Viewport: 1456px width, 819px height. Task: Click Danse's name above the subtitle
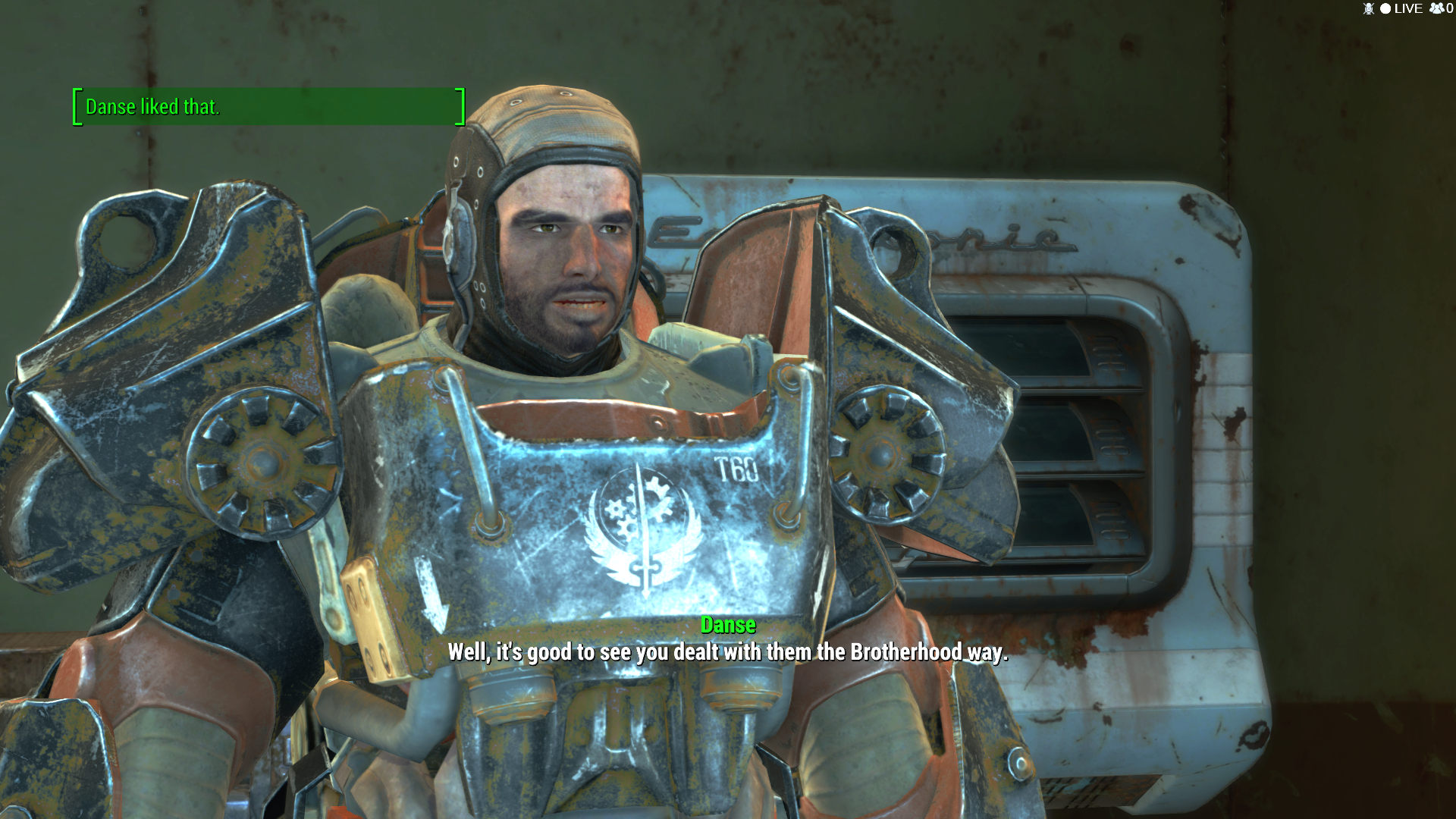tap(728, 625)
